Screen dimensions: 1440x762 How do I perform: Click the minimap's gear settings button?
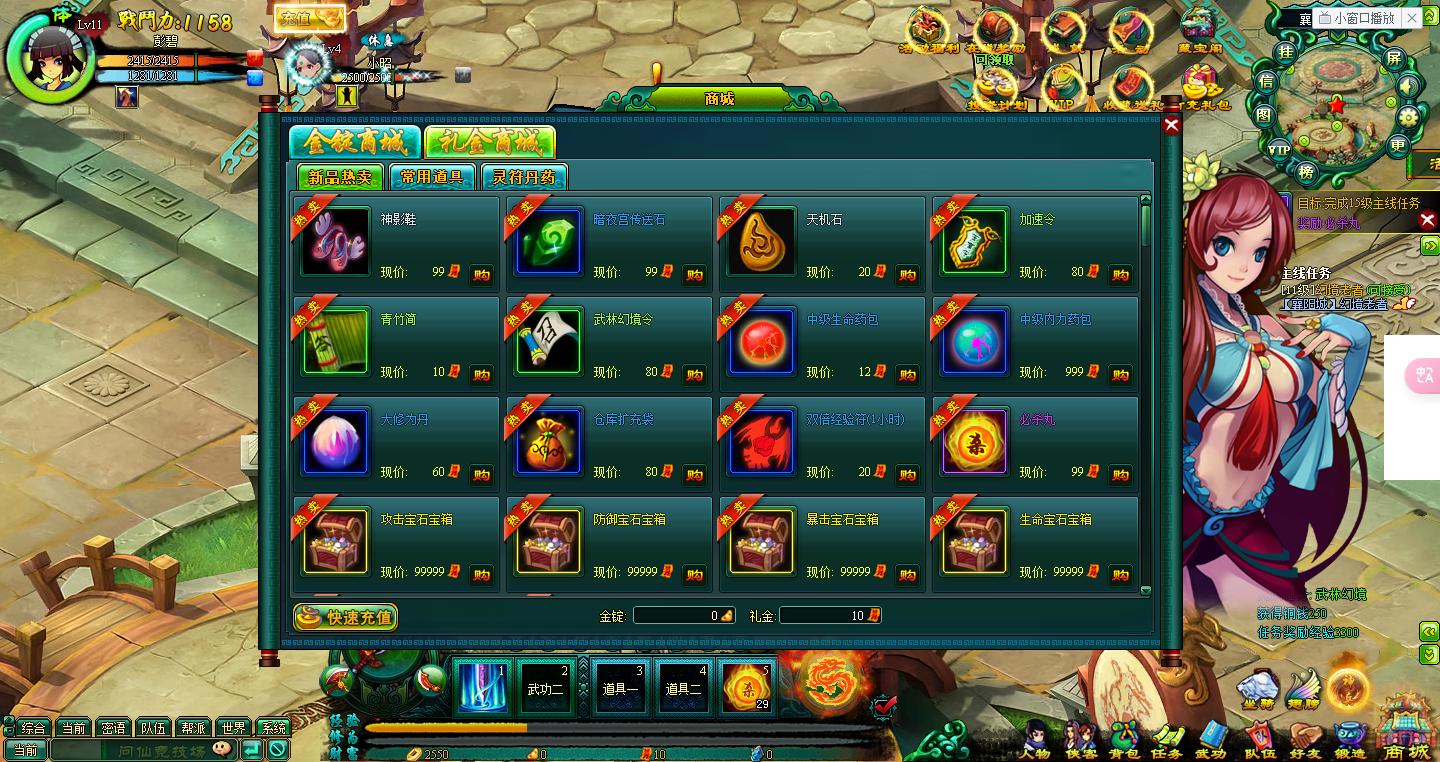pos(1409,117)
